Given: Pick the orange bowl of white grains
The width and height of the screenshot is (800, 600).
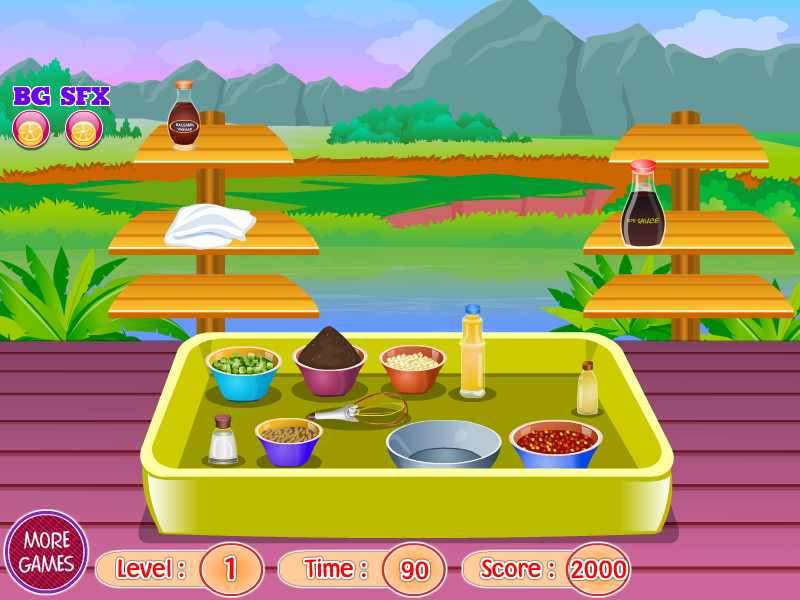Looking at the screenshot, I should tap(412, 368).
